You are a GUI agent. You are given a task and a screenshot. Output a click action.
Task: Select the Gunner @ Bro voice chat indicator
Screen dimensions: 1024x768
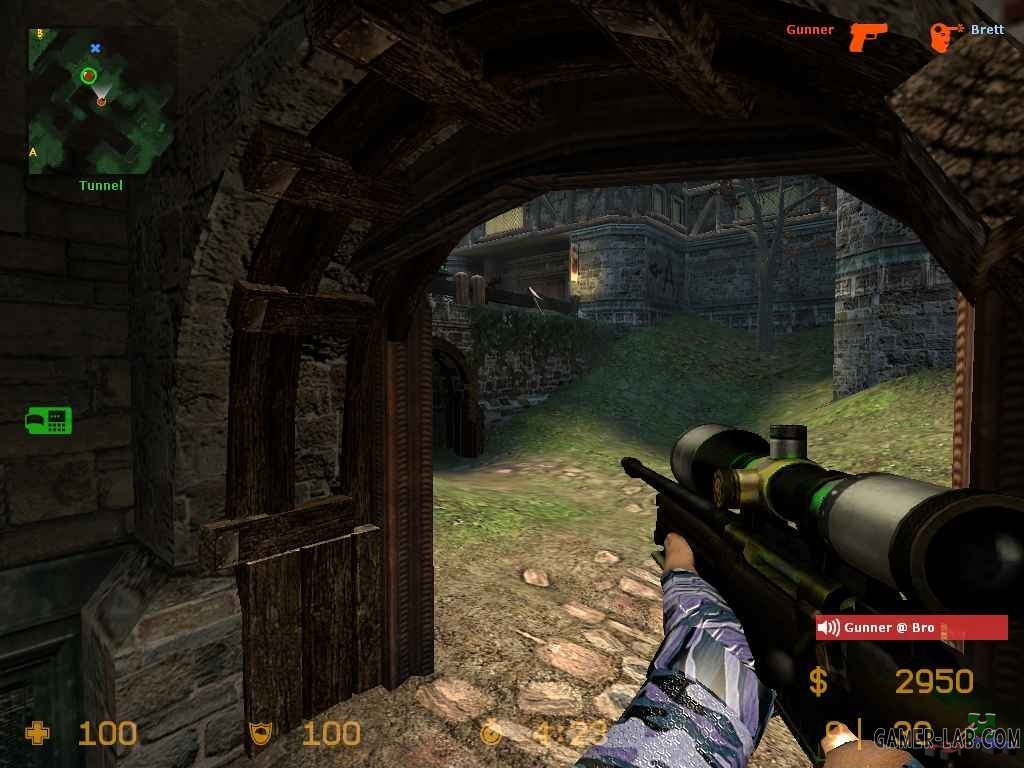pyautogui.click(x=911, y=627)
